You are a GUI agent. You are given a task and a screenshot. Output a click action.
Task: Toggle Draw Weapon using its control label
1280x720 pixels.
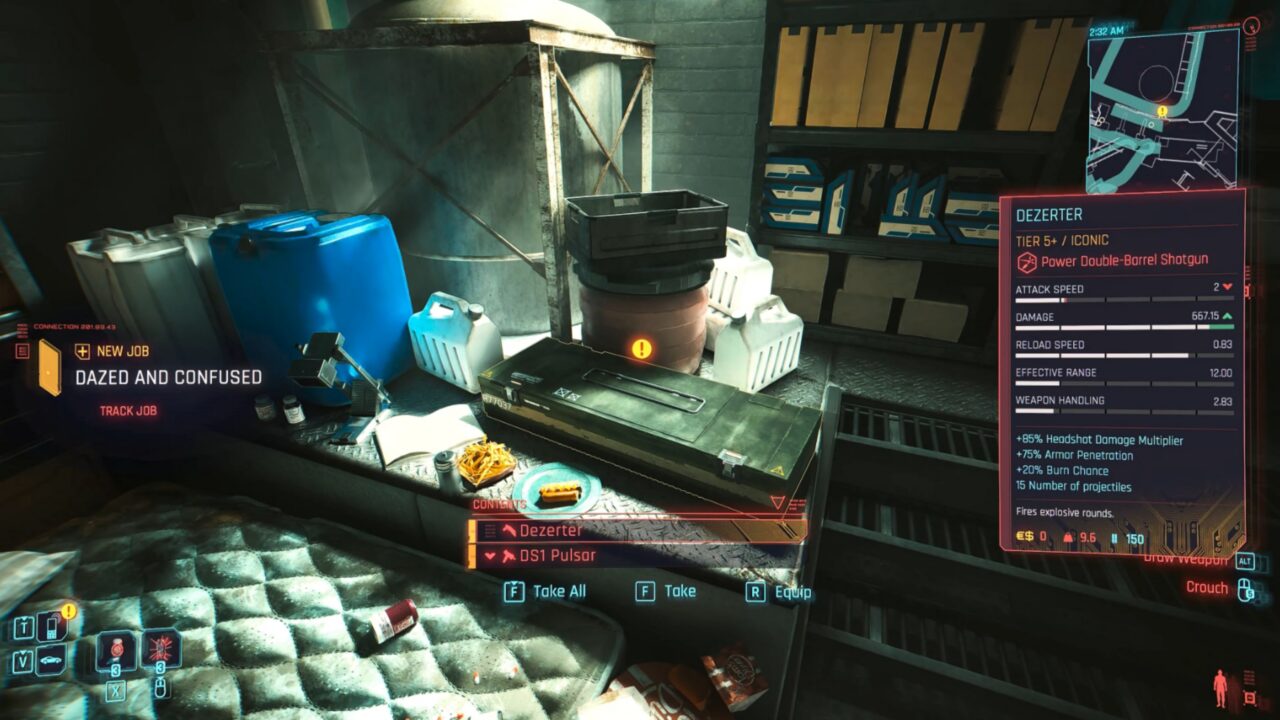[x=1185, y=560]
